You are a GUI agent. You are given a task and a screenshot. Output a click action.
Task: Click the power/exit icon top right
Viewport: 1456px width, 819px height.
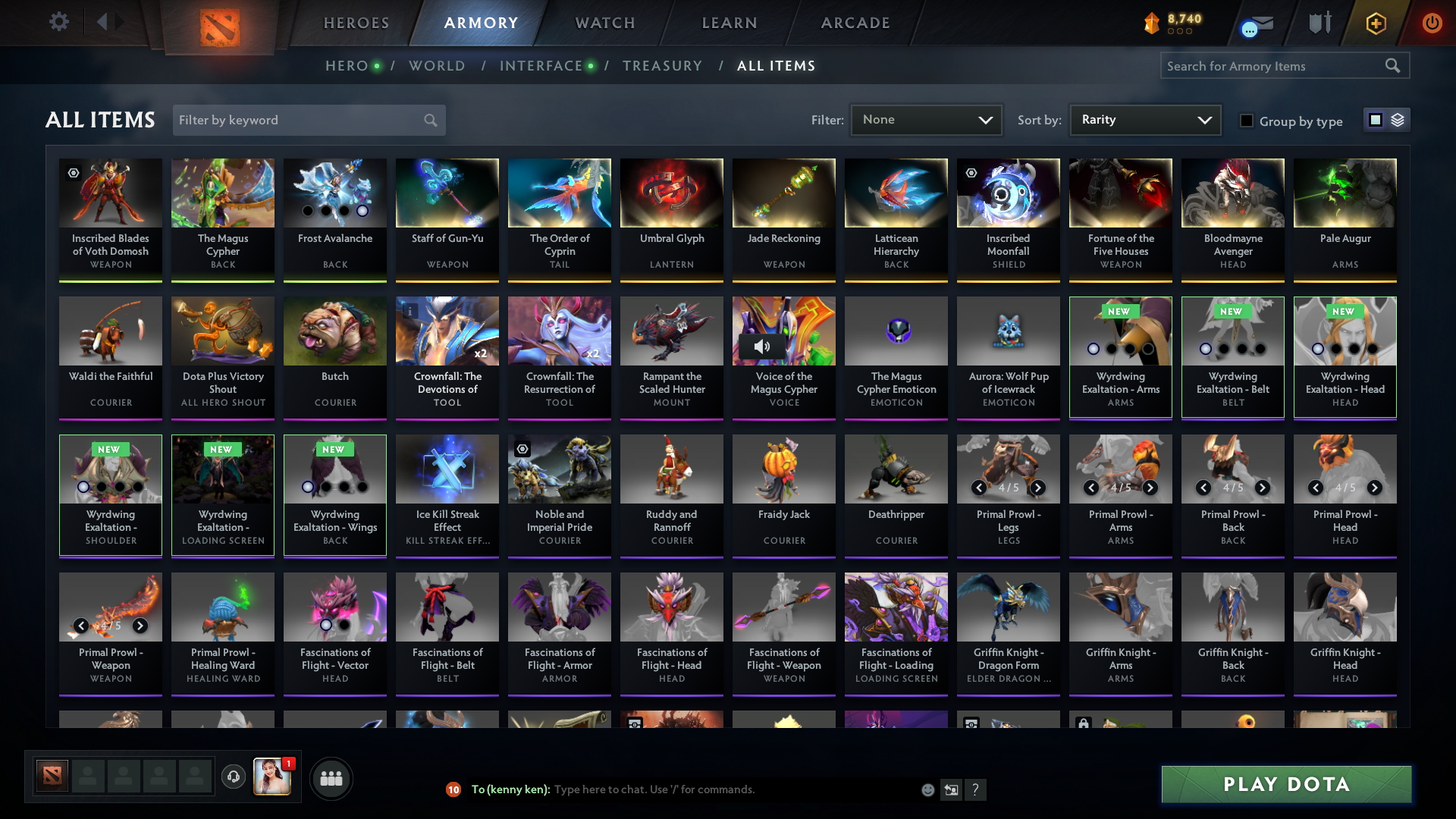(1432, 24)
